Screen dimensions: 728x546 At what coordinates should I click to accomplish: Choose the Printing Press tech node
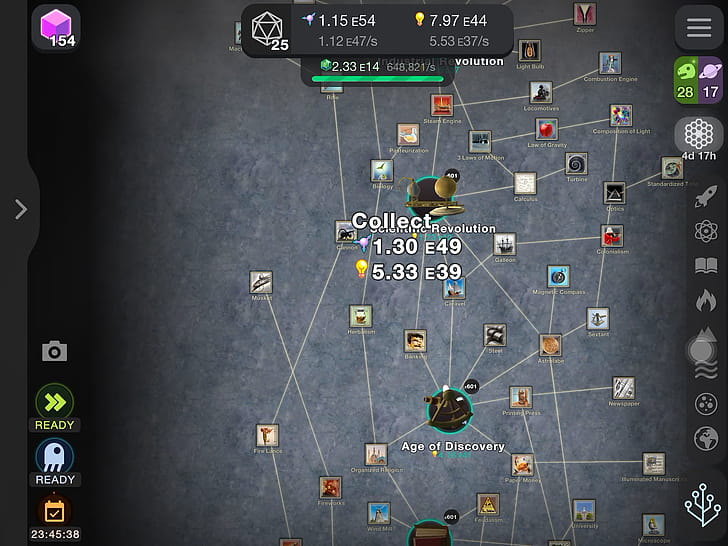click(520, 397)
